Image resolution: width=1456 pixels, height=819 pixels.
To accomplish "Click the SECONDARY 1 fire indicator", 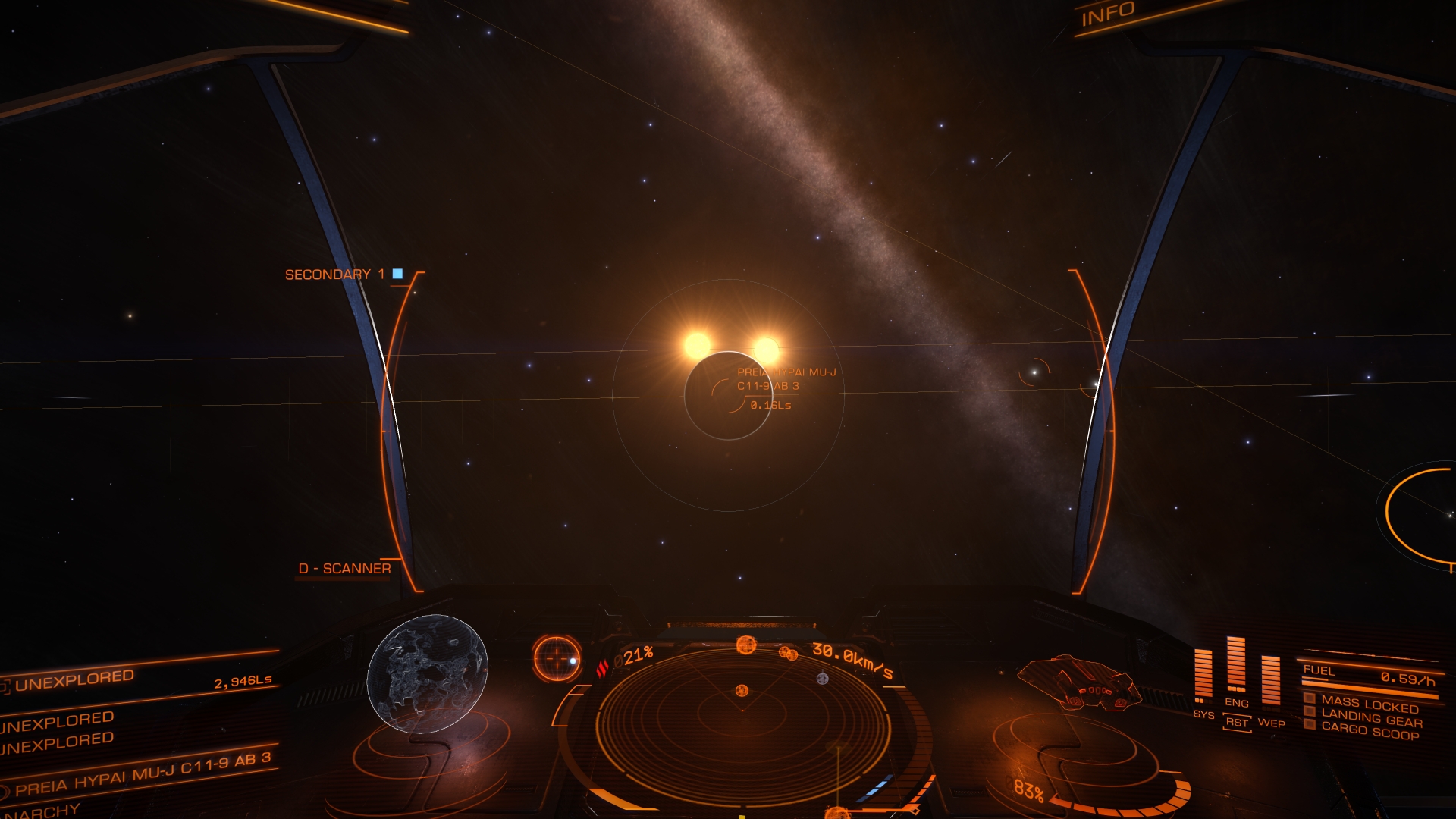I will point(343,275).
